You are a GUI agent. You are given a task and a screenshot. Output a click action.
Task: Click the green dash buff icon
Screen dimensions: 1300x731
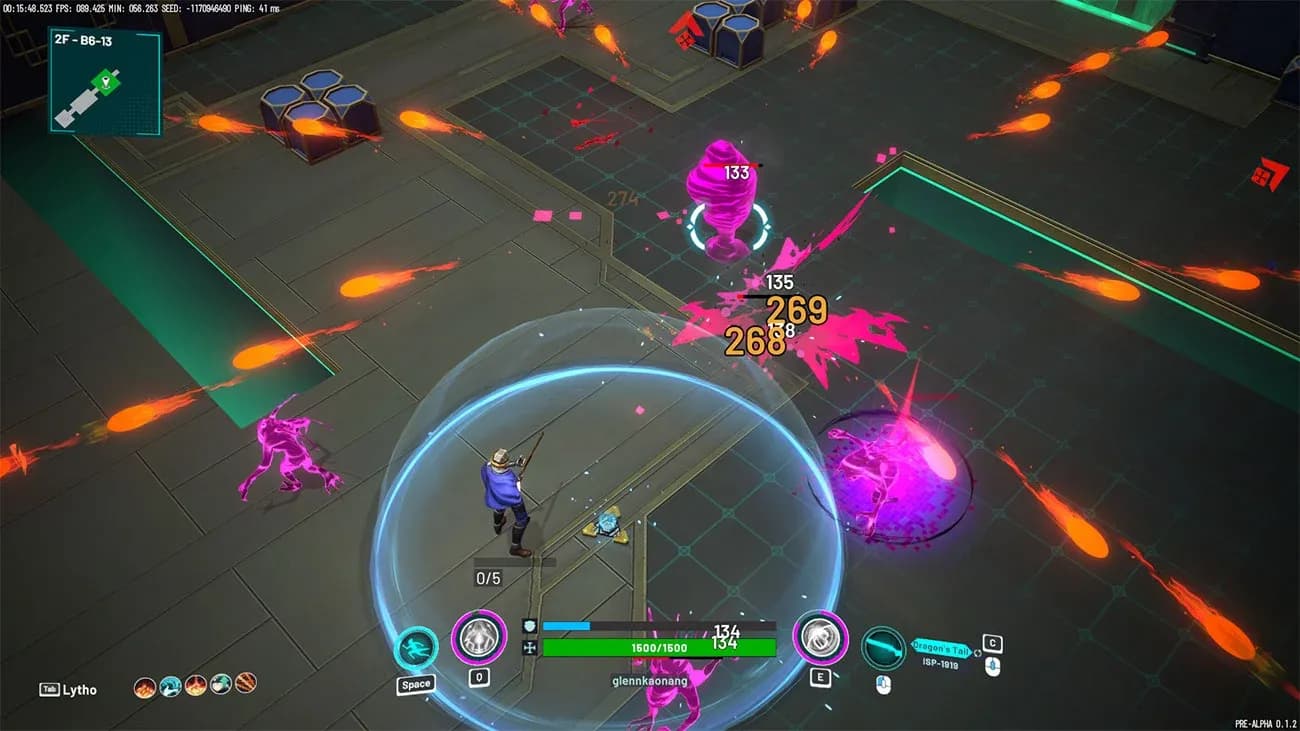pos(220,685)
